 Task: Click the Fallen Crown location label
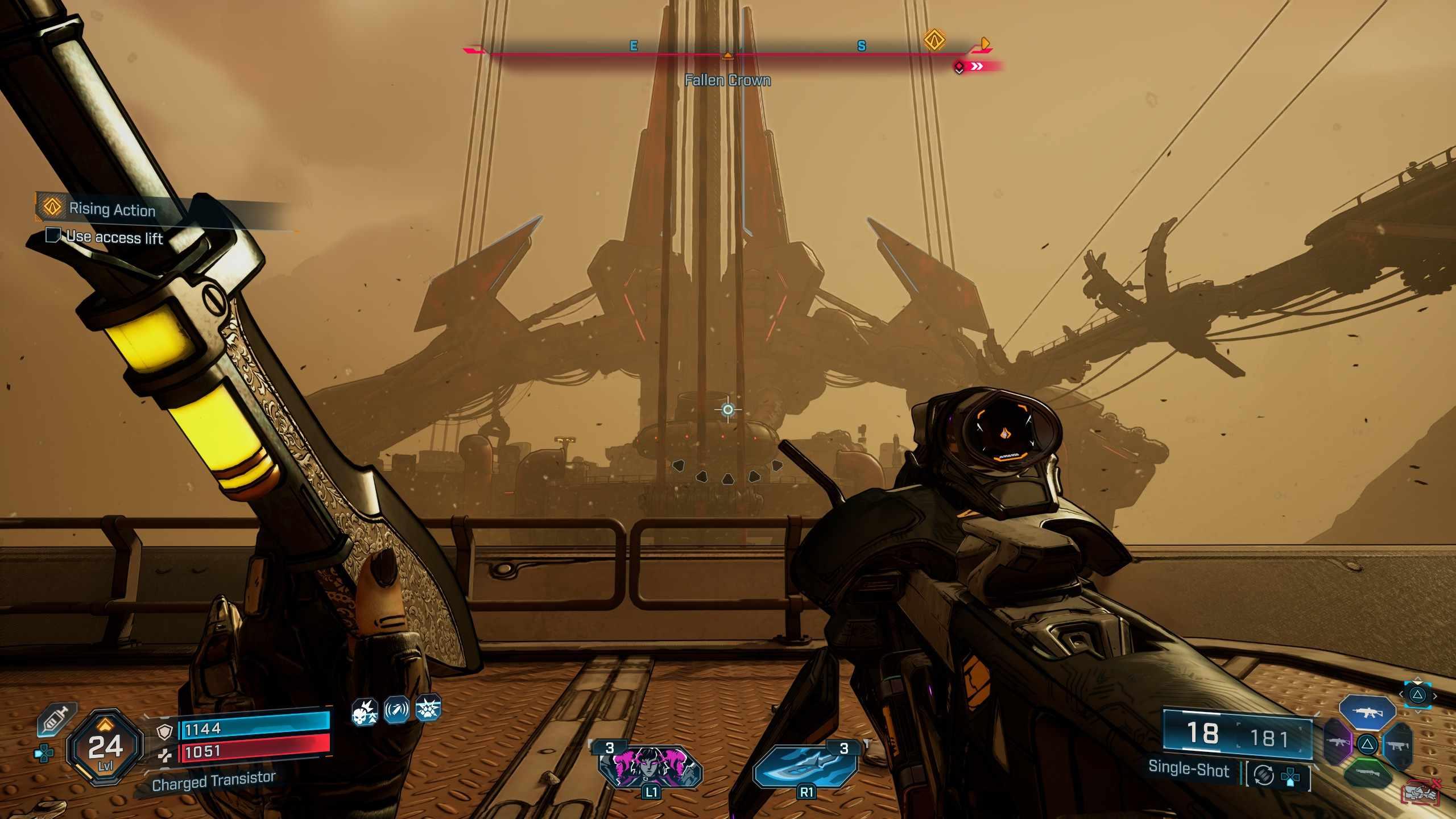tap(727, 80)
